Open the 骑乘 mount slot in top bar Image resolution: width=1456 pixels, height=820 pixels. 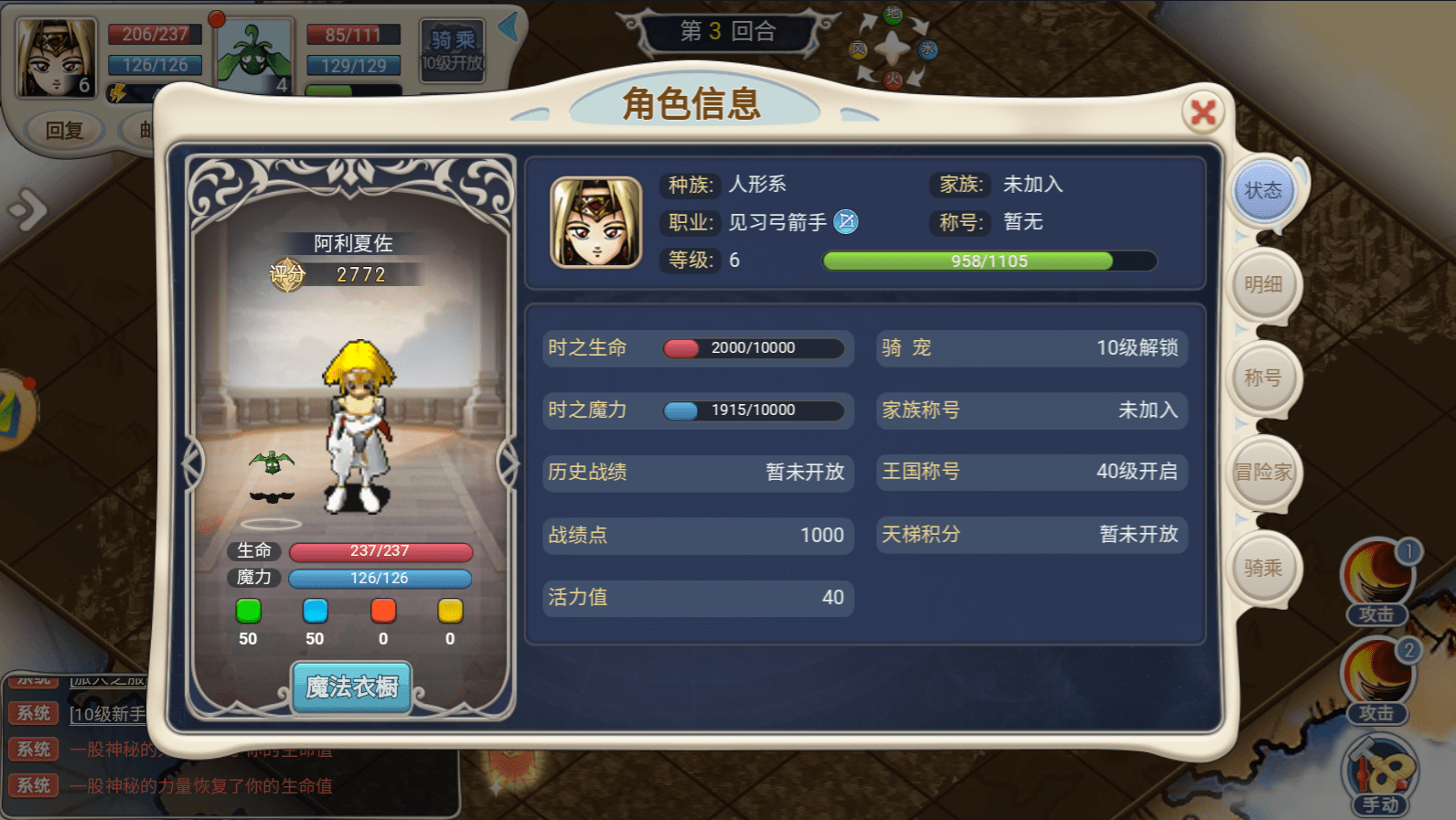(453, 51)
